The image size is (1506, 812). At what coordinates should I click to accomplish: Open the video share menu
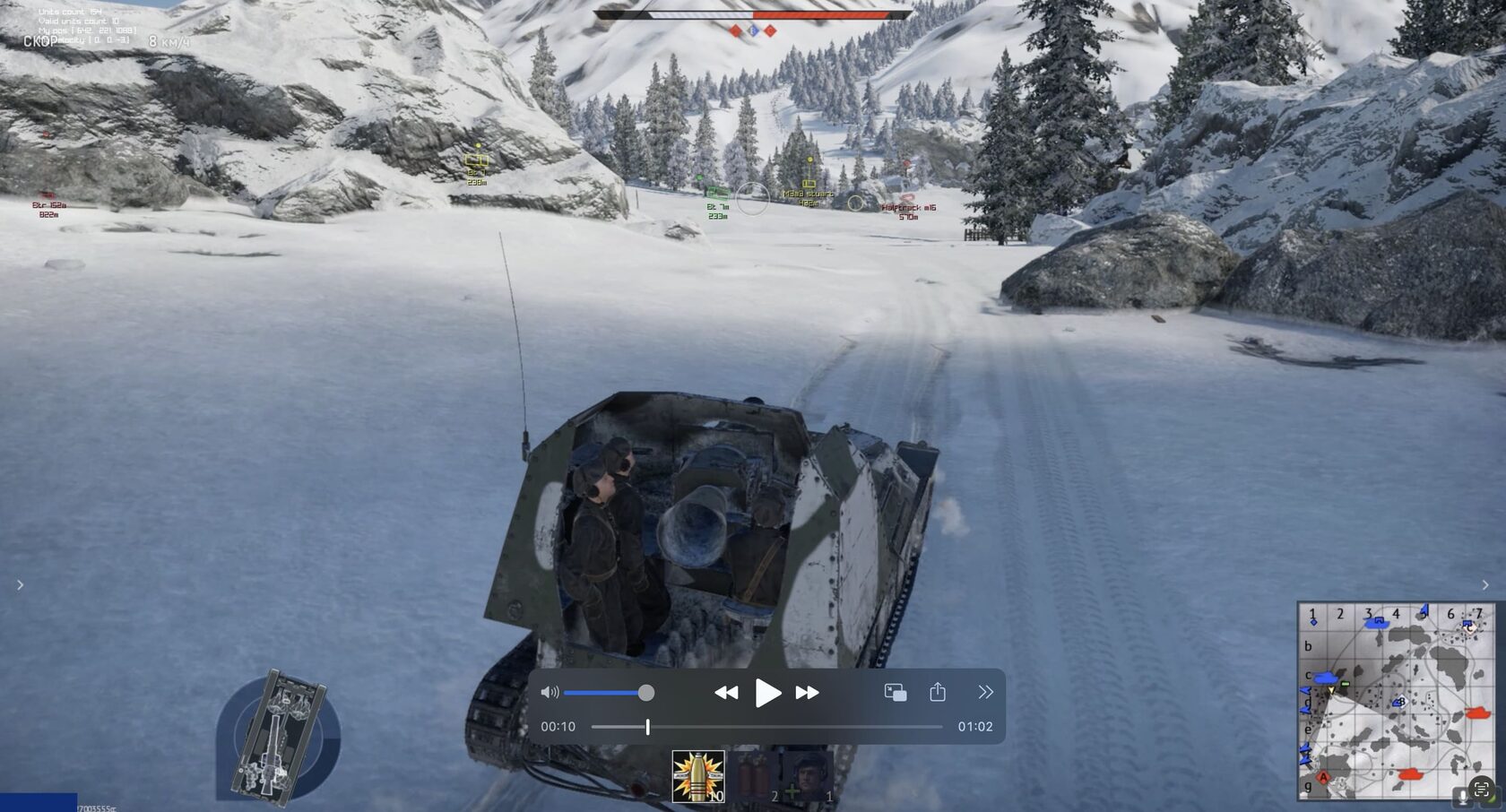[x=938, y=692]
